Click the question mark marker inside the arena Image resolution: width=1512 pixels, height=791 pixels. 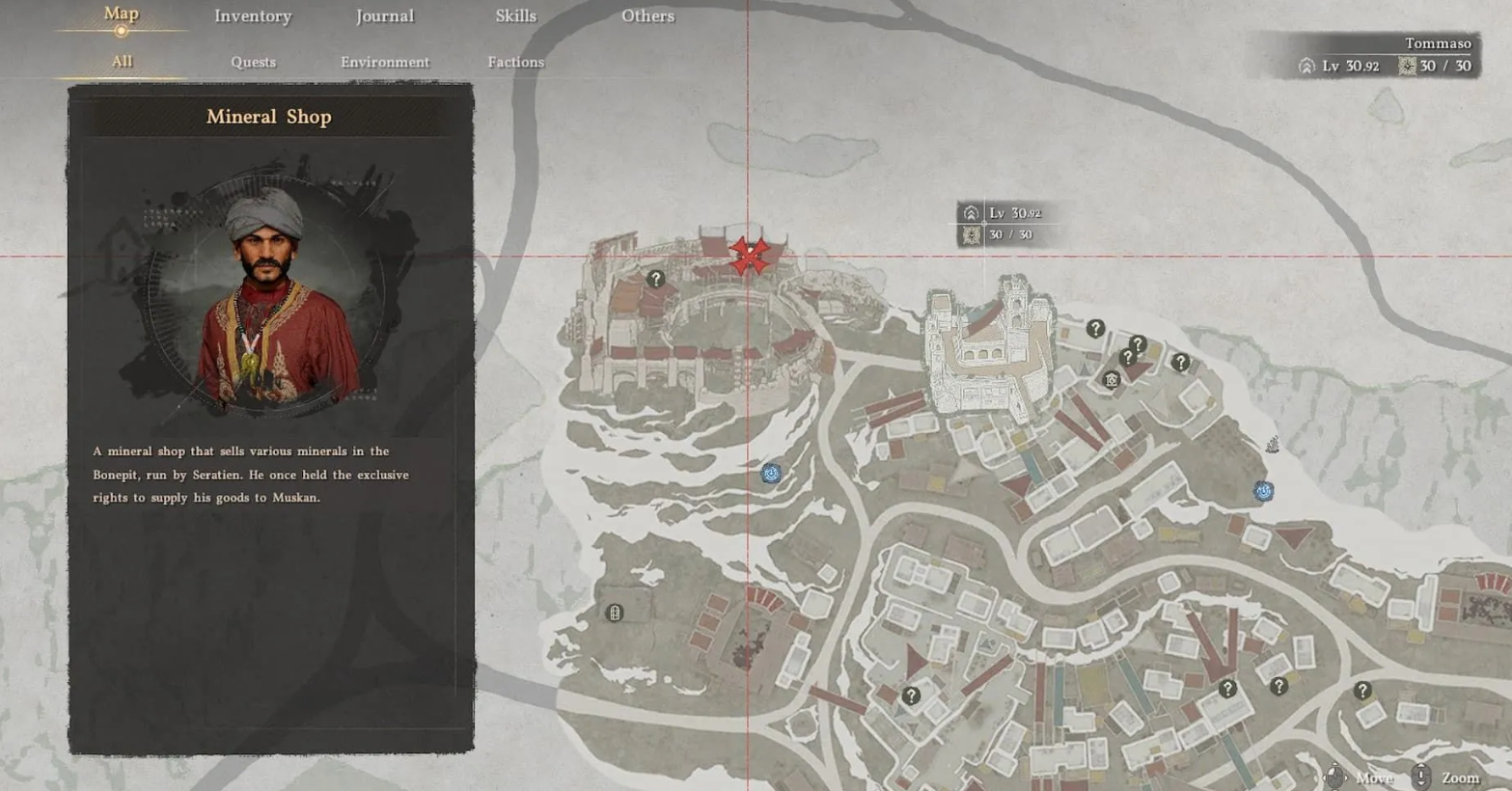click(656, 279)
